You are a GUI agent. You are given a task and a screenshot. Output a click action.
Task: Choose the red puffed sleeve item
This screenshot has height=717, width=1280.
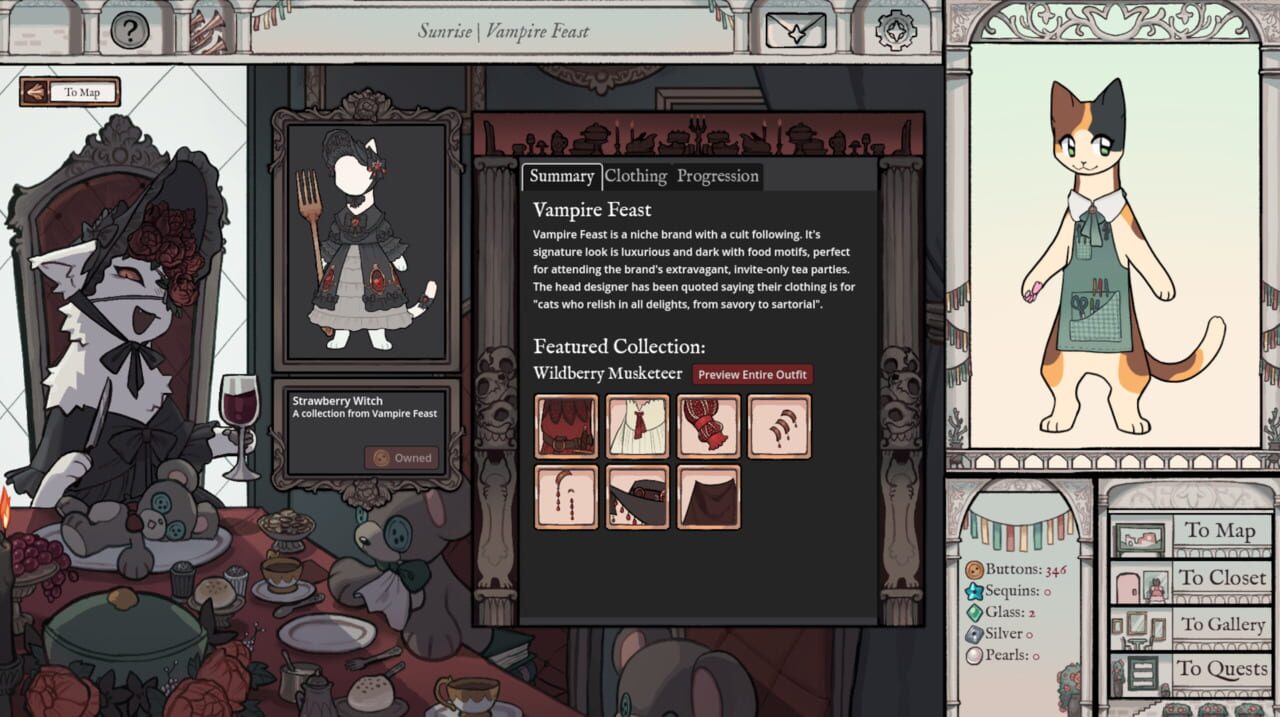click(709, 426)
